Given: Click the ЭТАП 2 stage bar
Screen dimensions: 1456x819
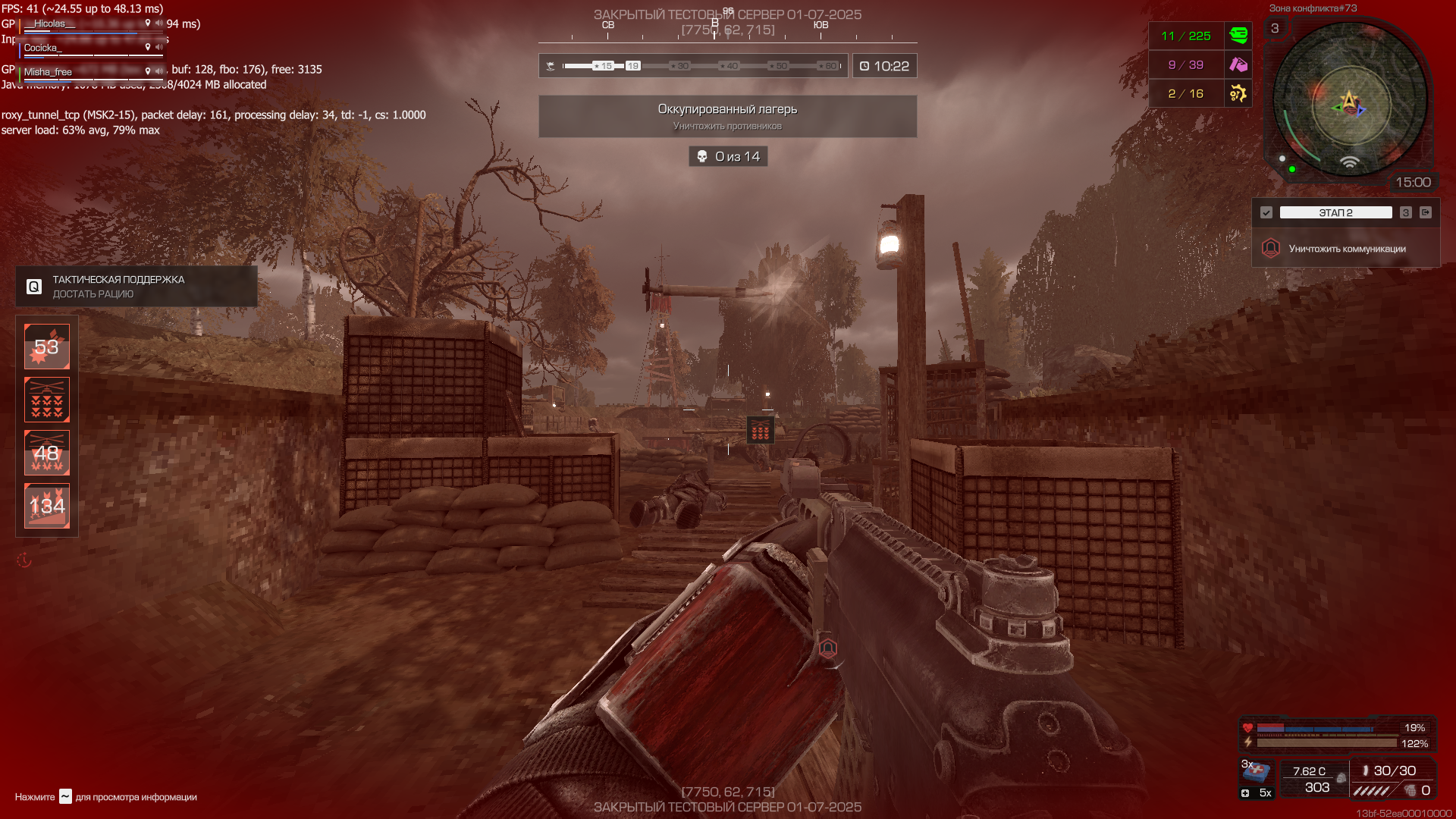Looking at the screenshot, I should 1335,213.
